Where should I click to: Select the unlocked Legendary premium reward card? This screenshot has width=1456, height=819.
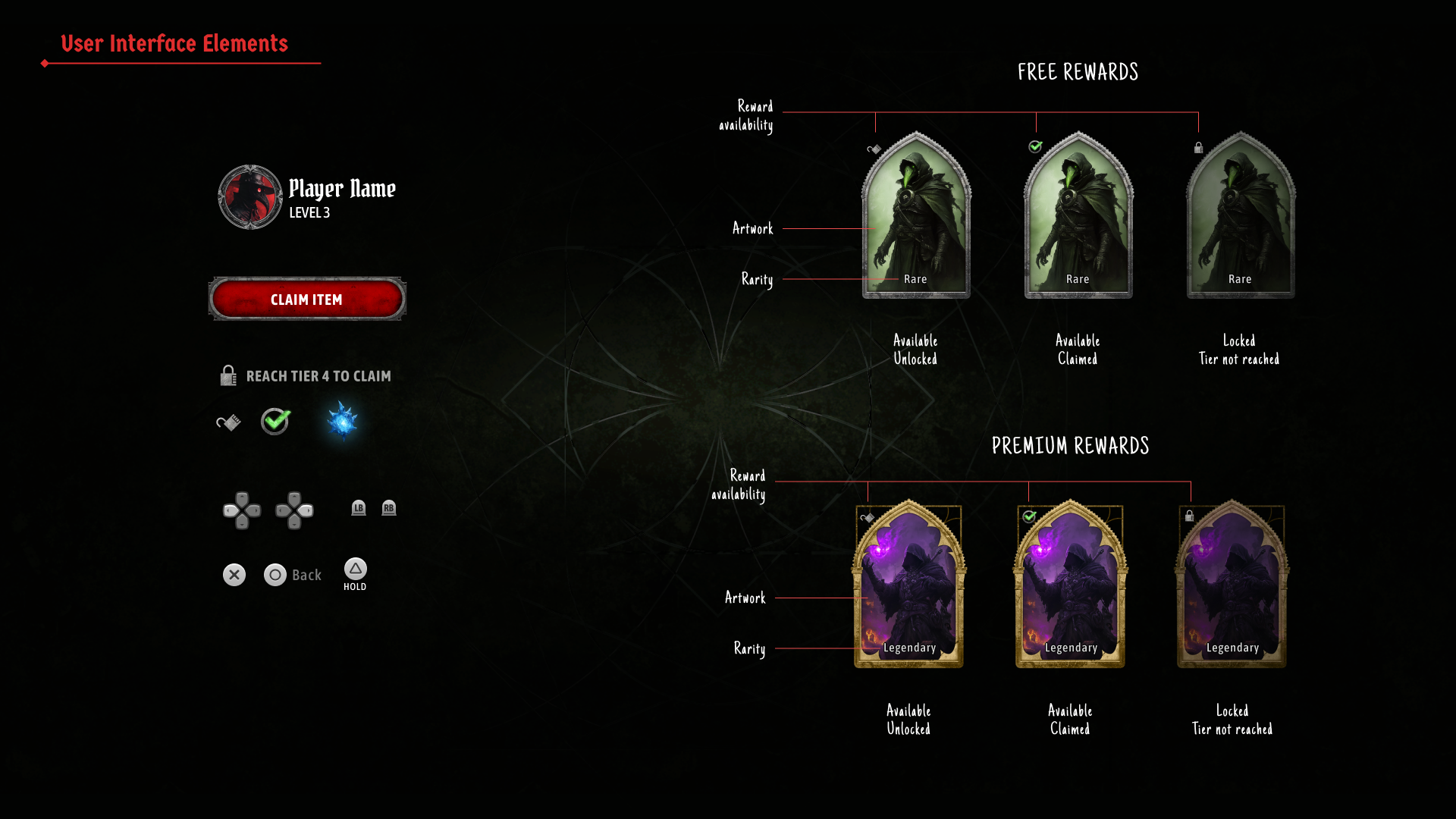tap(908, 584)
